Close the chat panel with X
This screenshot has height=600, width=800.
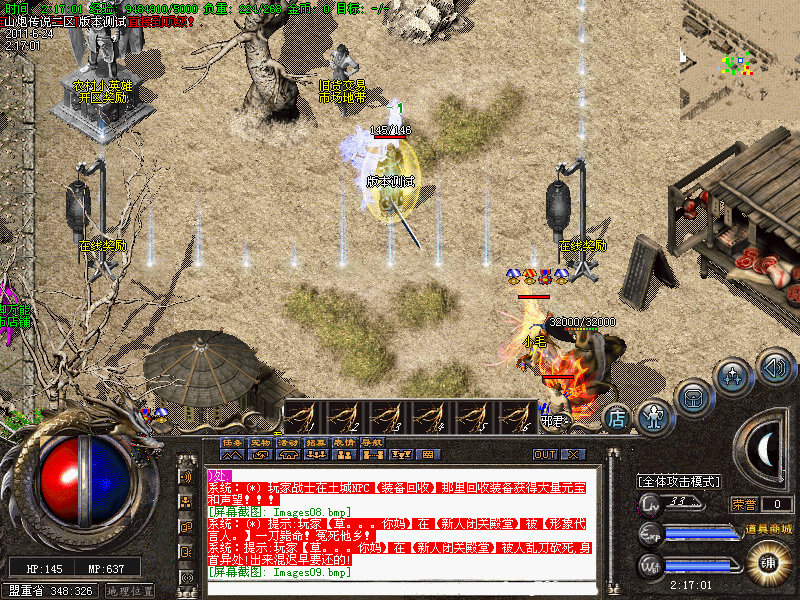[x=572, y=454]
